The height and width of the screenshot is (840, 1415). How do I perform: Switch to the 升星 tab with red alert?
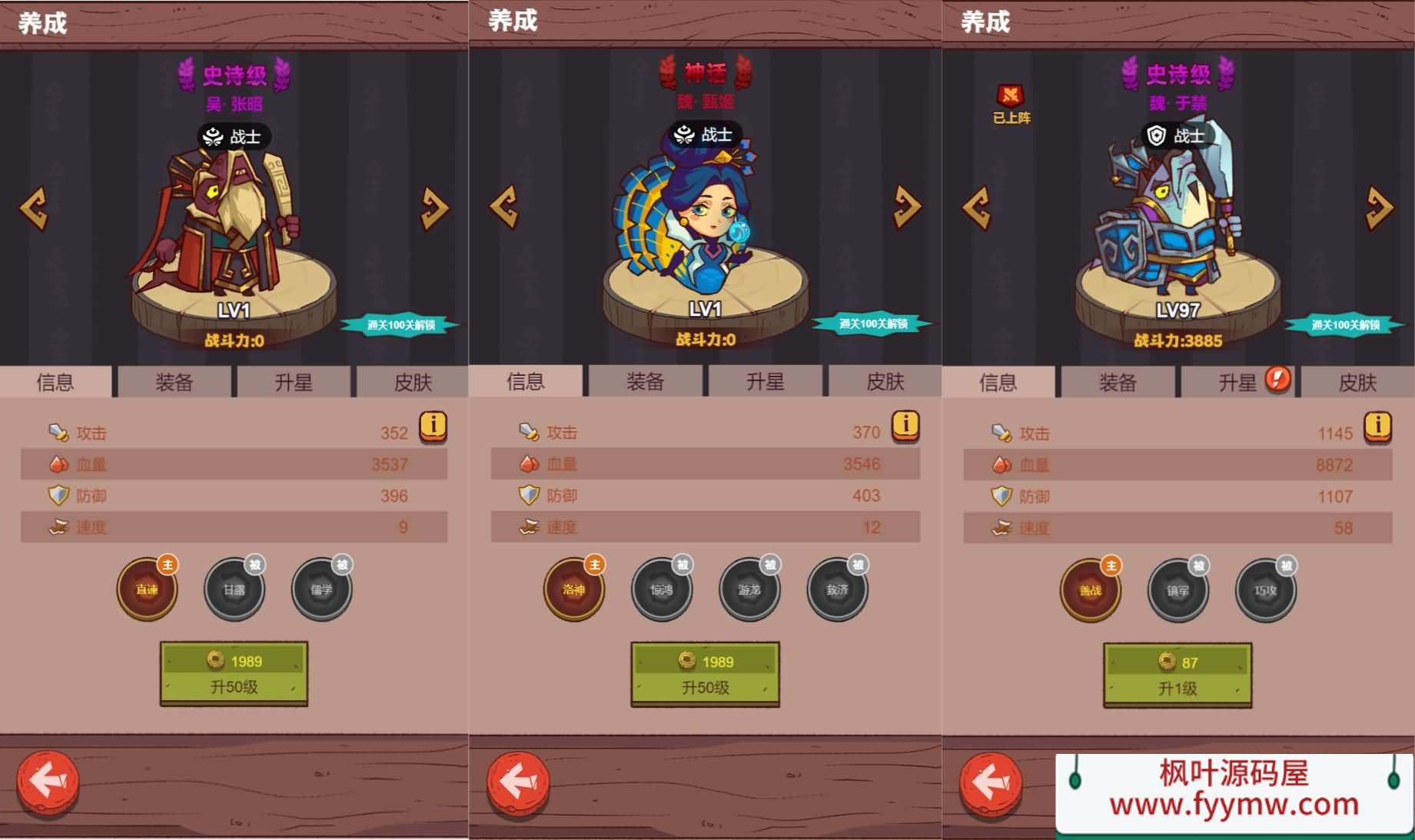[x=1237, y=382]
